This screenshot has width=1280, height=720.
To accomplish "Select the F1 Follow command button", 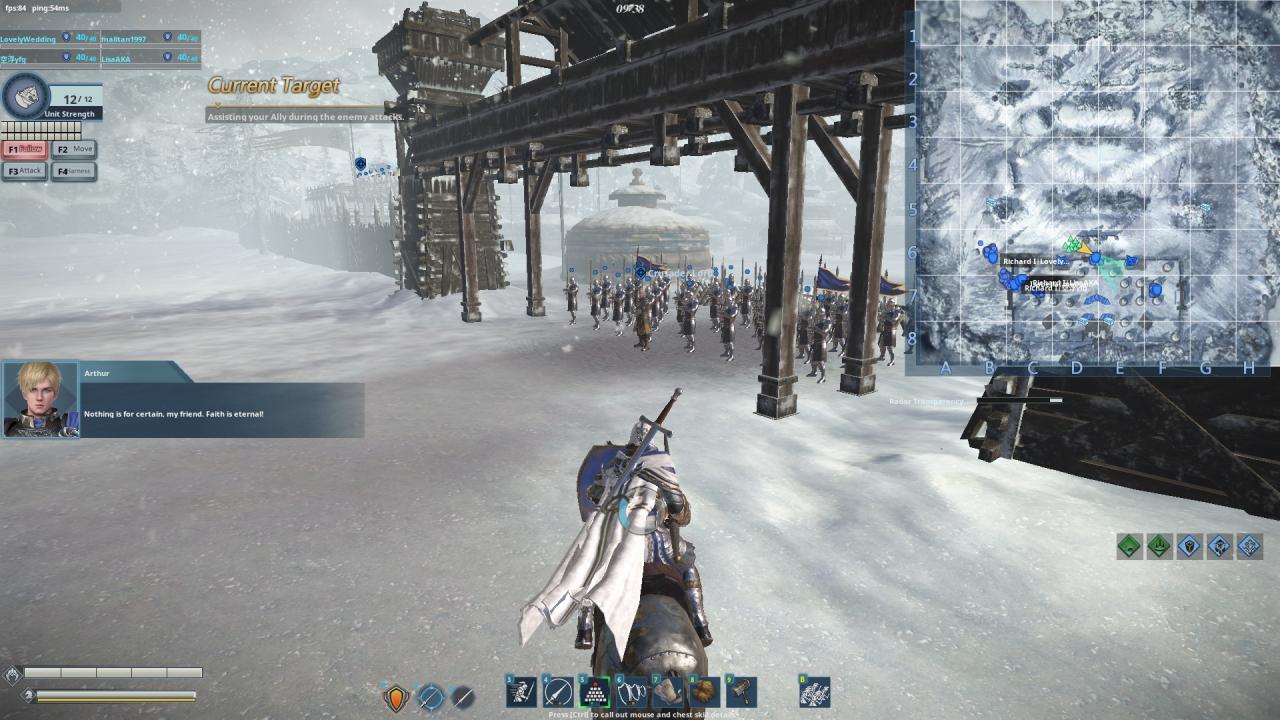I will [x=25, y=149].
